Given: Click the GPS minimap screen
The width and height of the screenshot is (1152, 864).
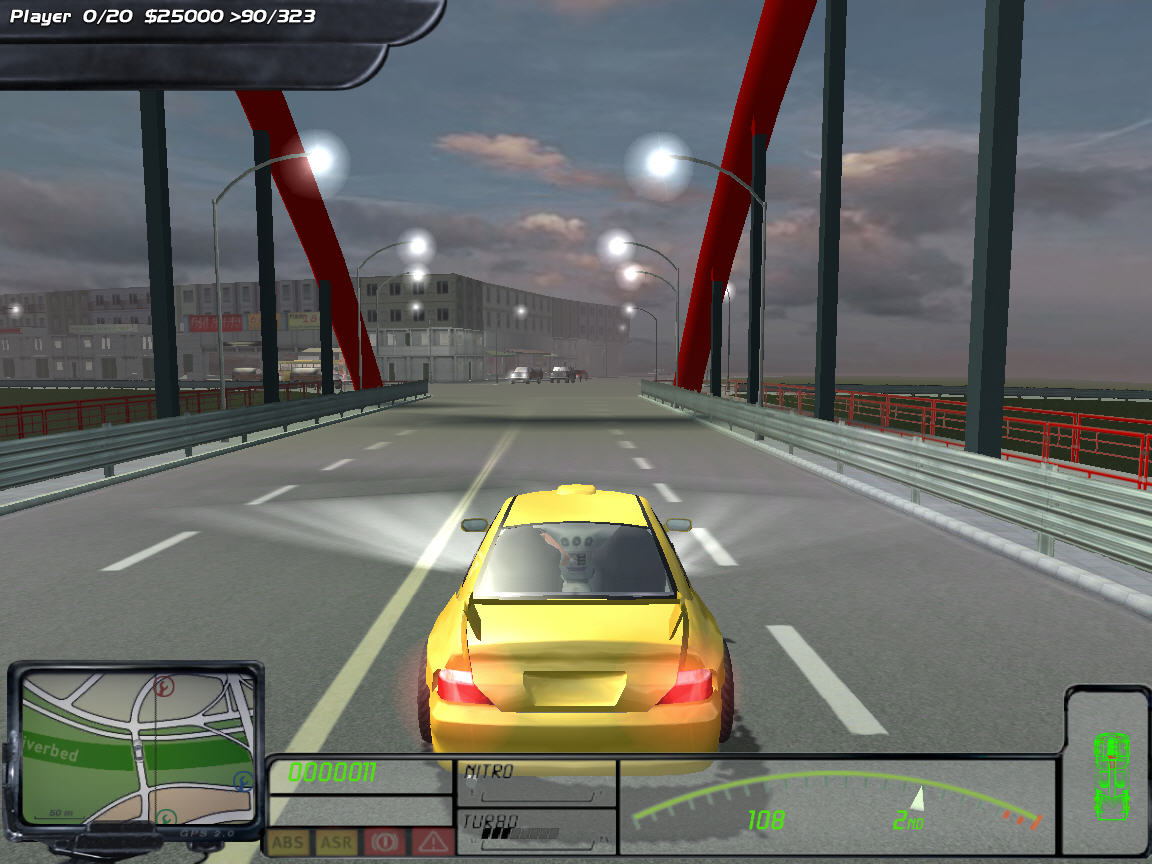Looking at the screenshot, I should [x=136, y=746].
